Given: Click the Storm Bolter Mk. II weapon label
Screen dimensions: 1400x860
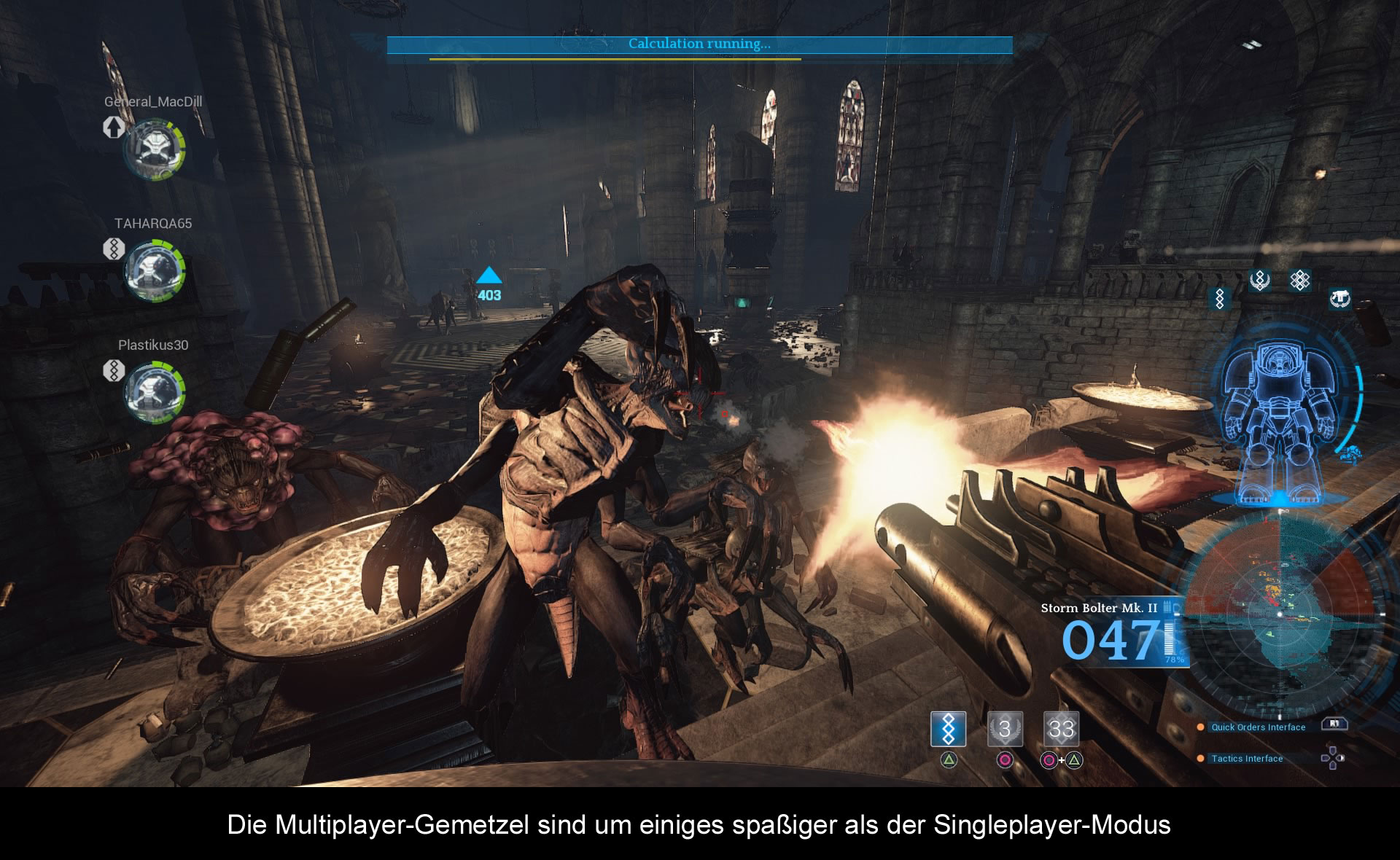Looking at the screenshot, I should [1098, 608].
